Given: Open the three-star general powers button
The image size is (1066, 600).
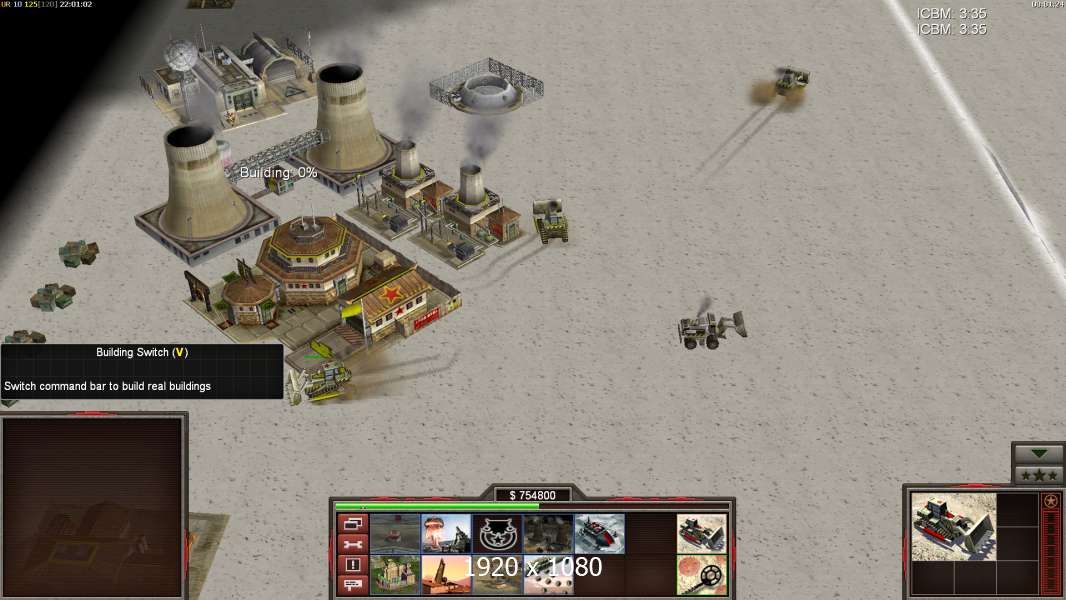Looking at the screenshot, I should 1038,474.
